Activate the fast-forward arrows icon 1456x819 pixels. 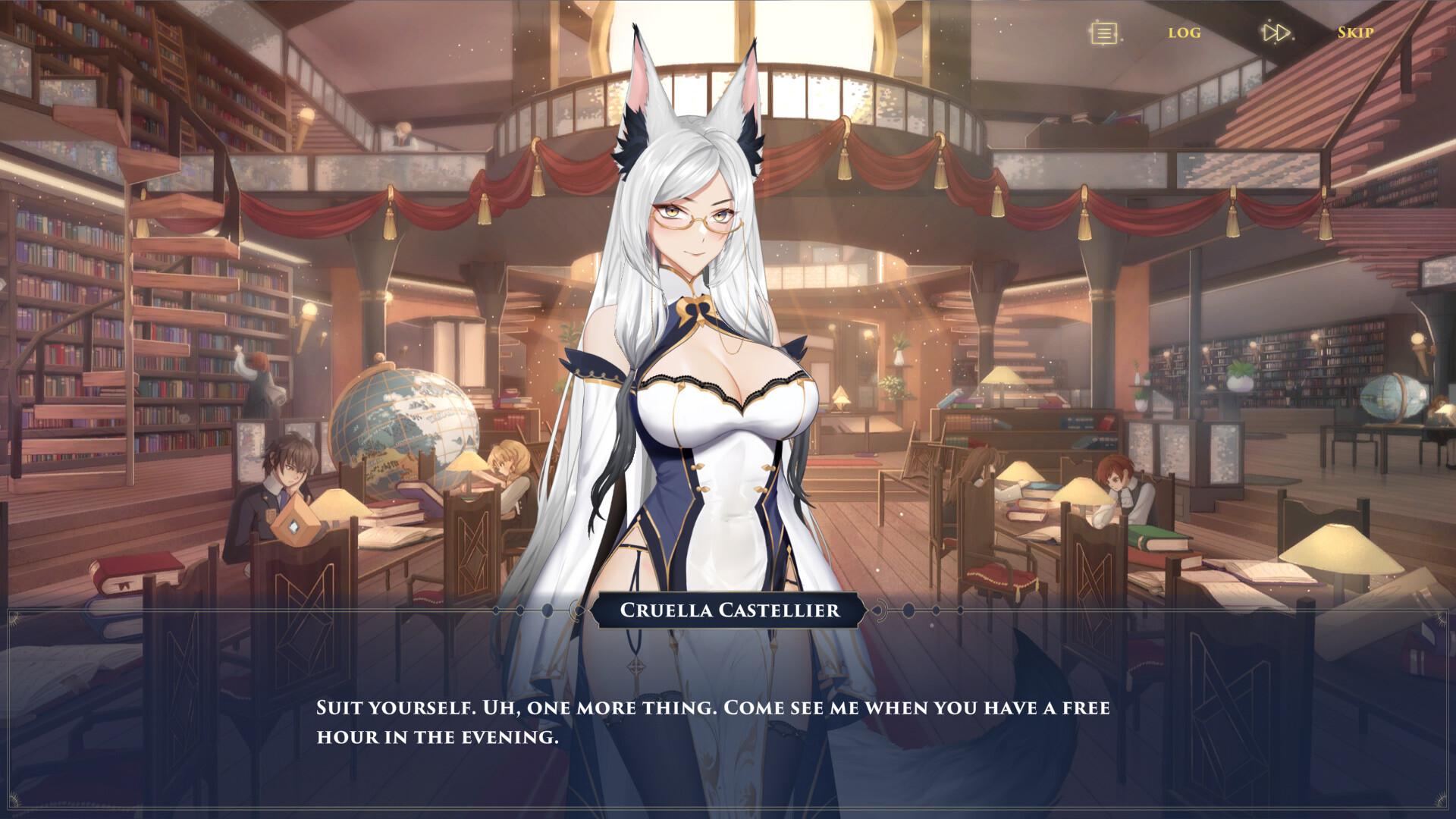click(x=1276, y=33)
